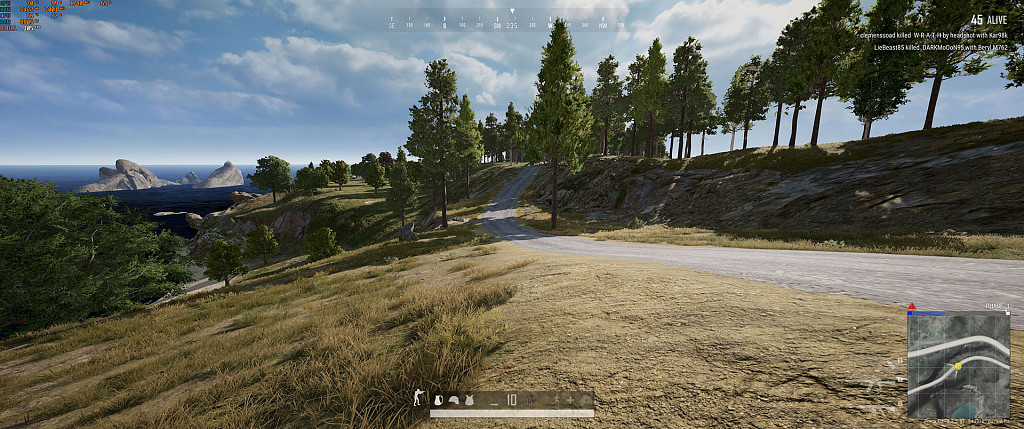Screen dimensions: 1024x429
Task: Click the plus-shaped healing icon
Action: click(x=570, y=400)
